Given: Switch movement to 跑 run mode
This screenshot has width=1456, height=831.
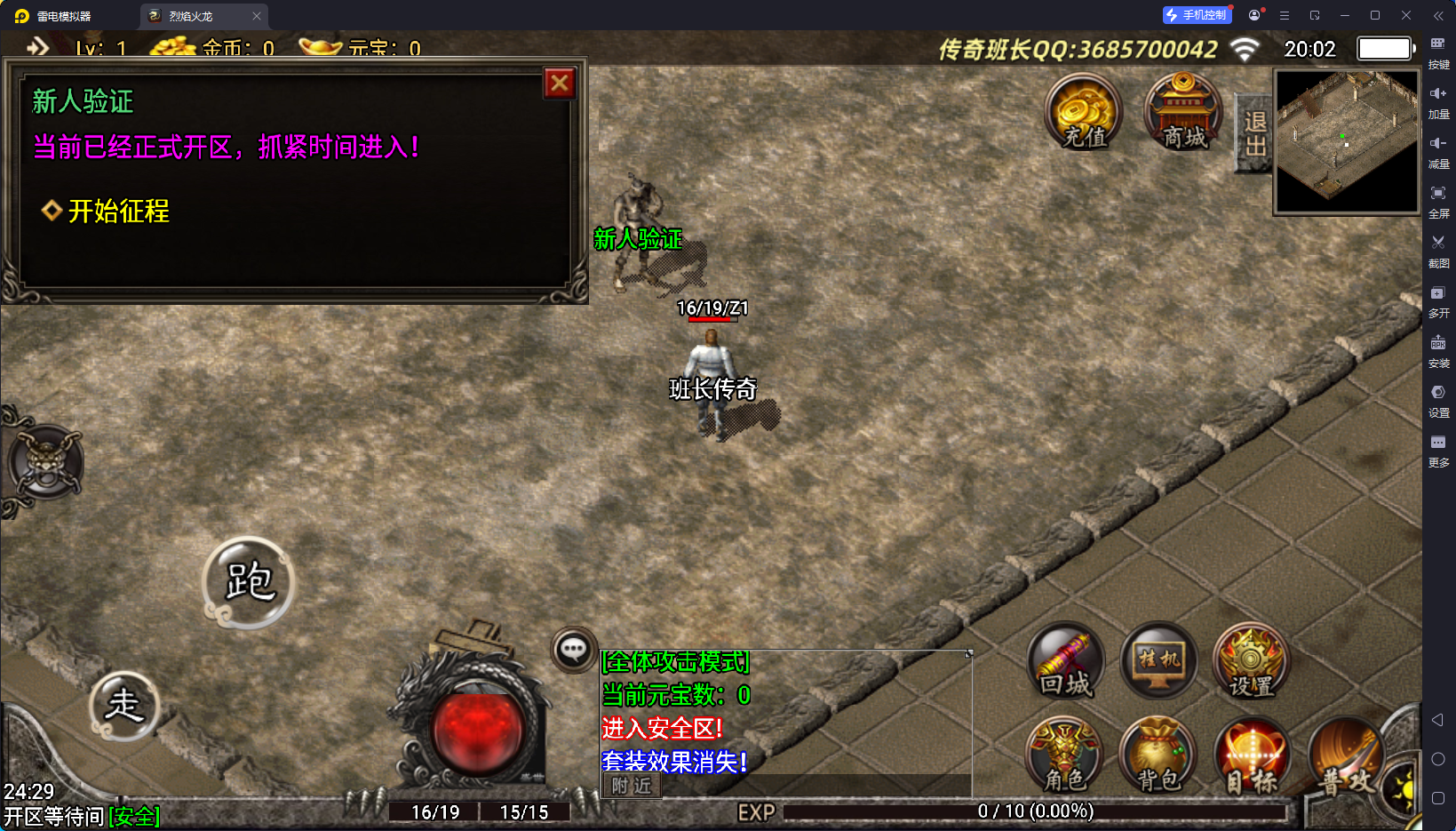Looking at the screenshot, I should click(x=249, y=582).
